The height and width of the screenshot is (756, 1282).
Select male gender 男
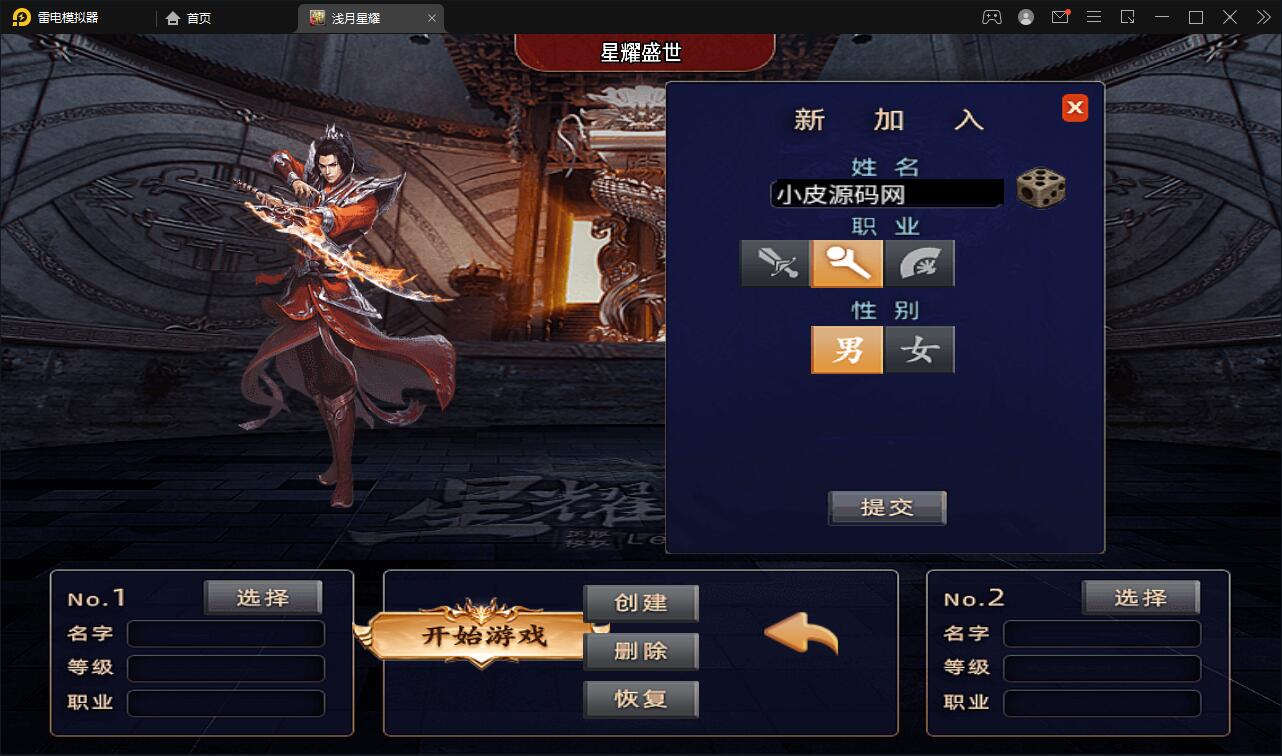click(847, 350)
